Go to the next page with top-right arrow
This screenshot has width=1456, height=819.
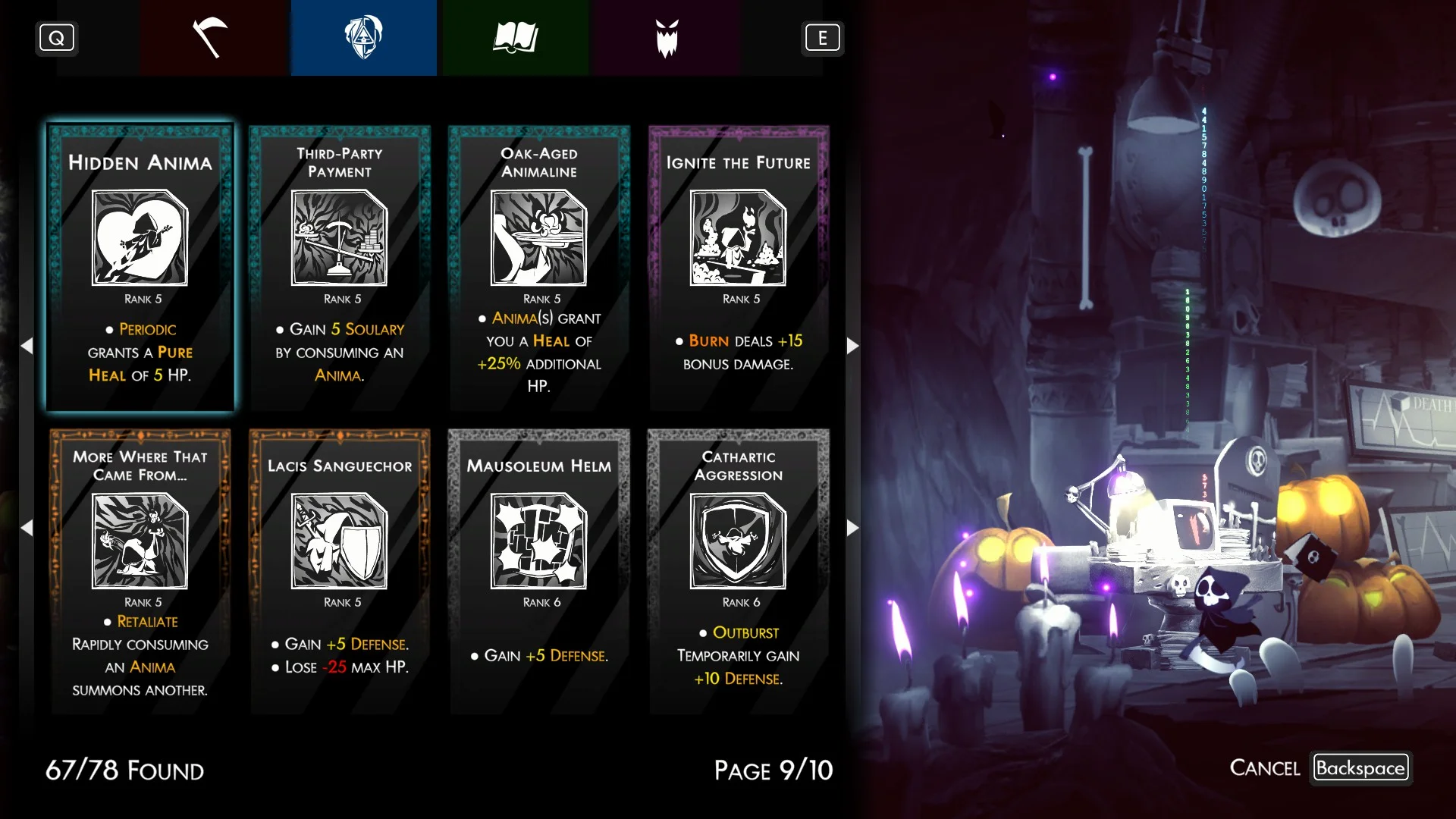click(852, 346)
